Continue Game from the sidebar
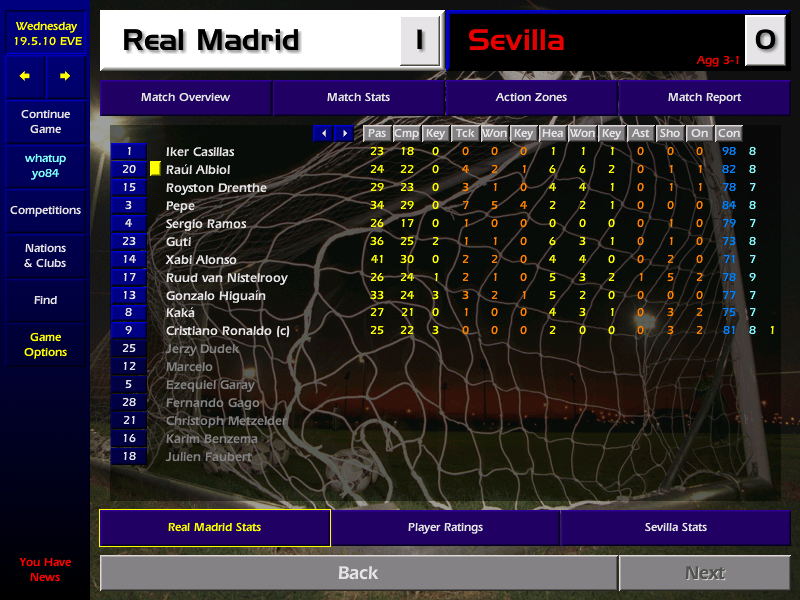This screenshot has width=800, height=600. pos(45,121)
